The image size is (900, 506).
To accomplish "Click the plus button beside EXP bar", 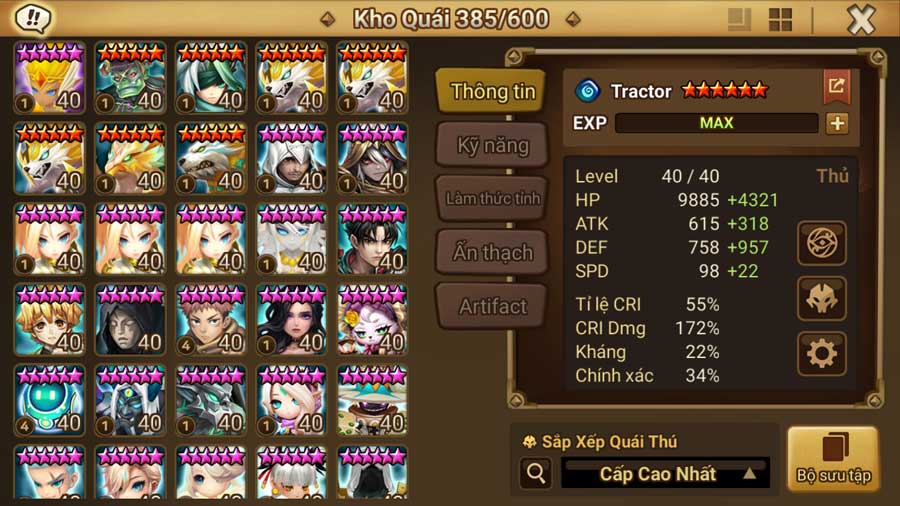I will pos(837,123).
